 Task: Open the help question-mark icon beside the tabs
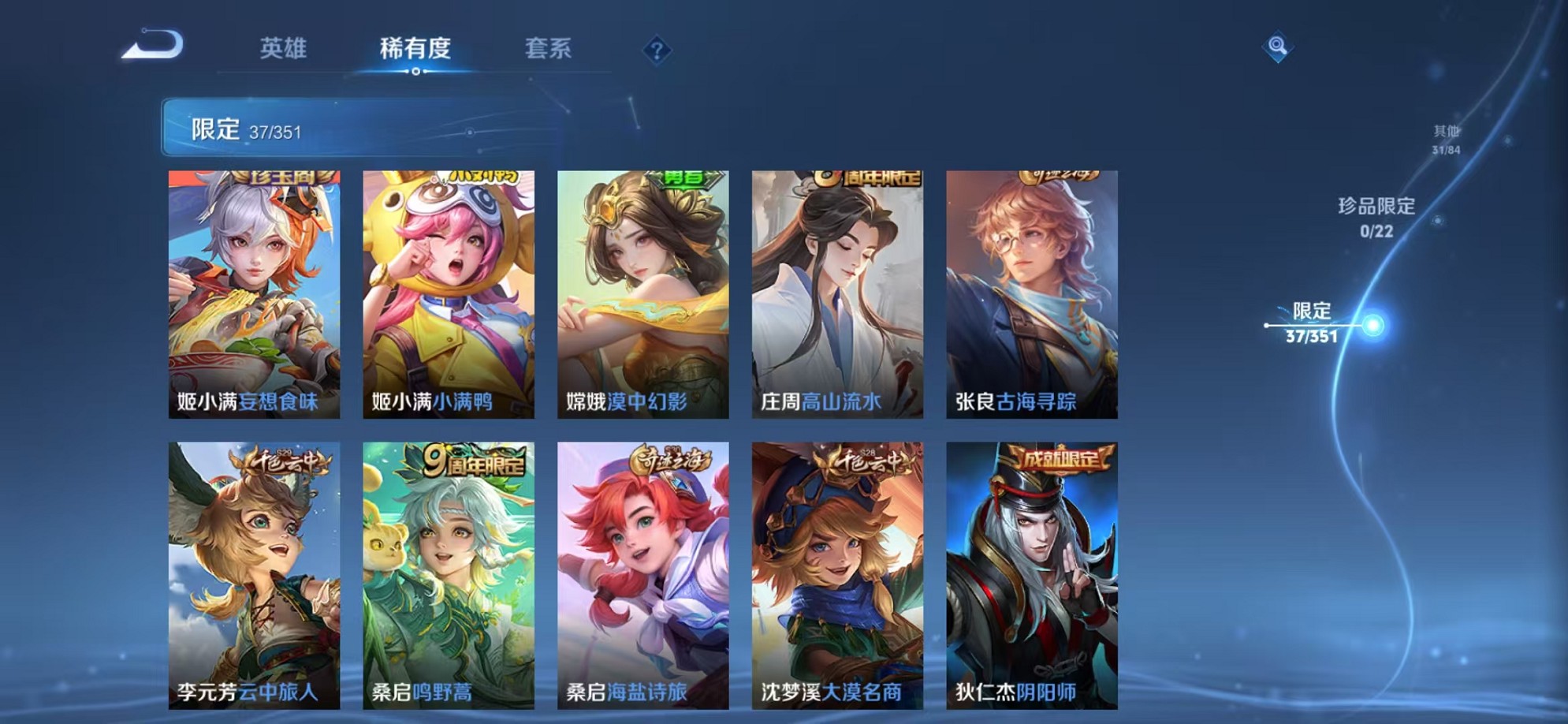658,50
